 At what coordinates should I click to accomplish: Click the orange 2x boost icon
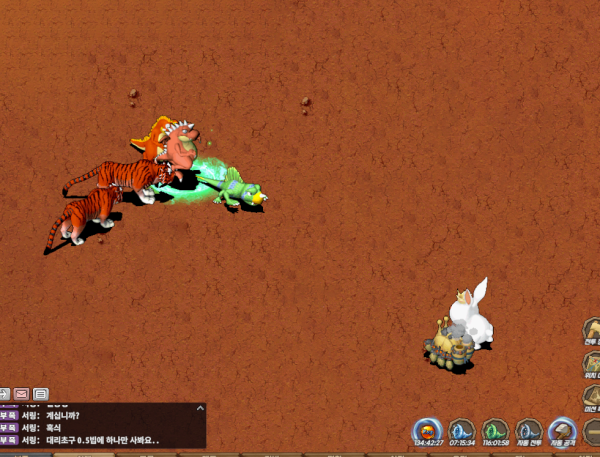click(x=427, y=431)
